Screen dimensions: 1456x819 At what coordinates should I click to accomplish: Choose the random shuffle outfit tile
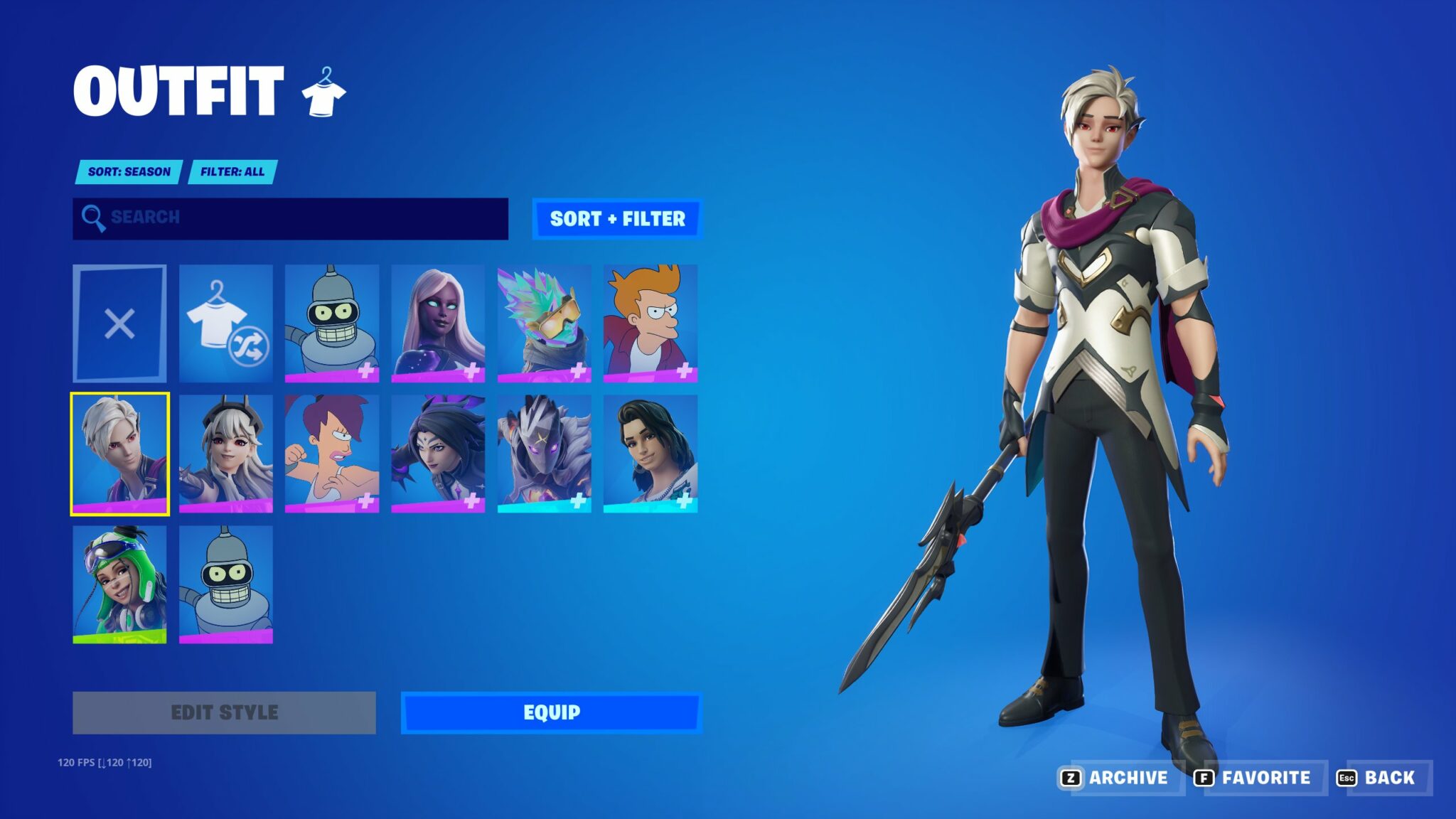pos(226,323)
